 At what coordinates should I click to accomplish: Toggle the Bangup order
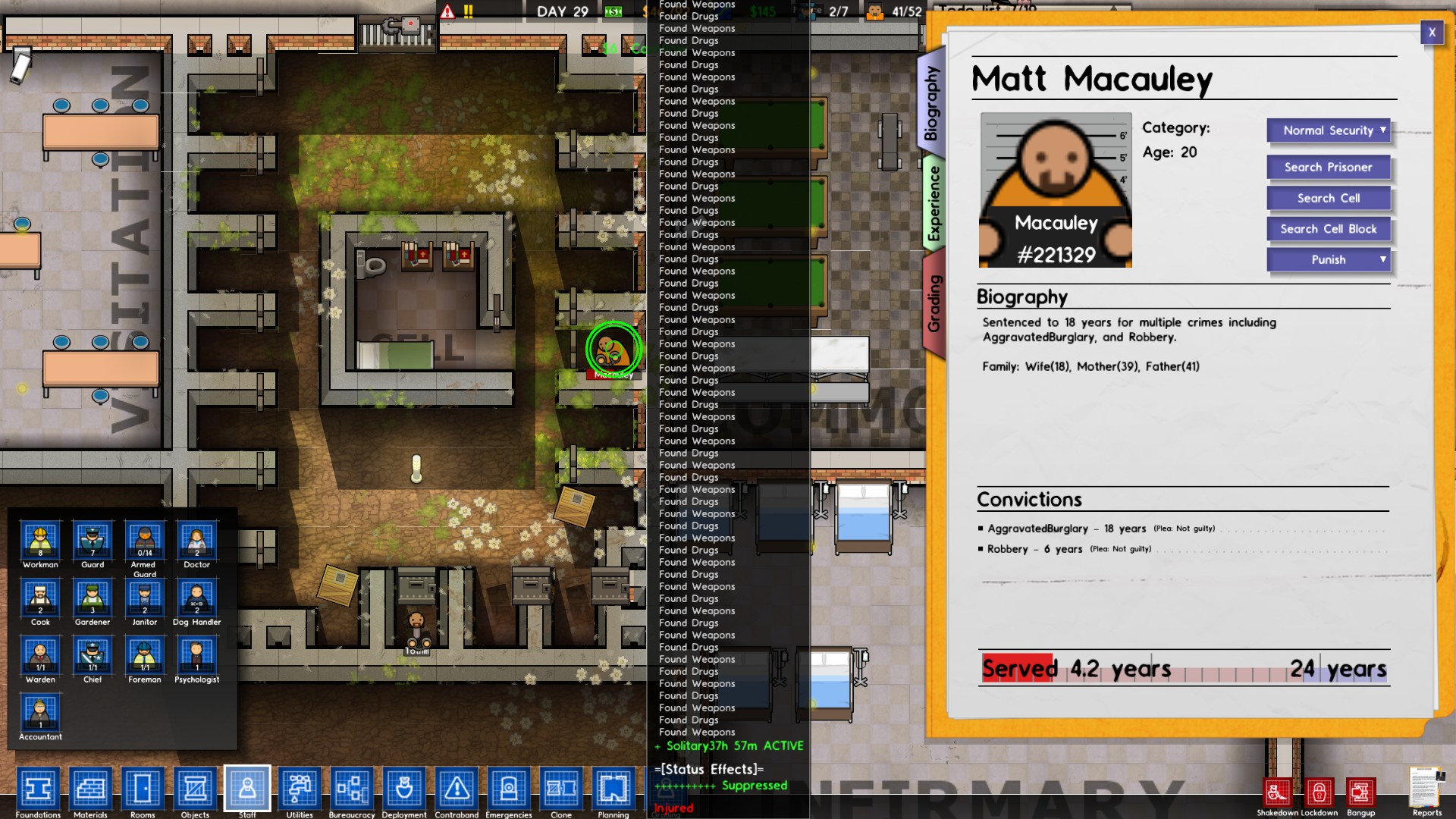click(x=1363, y=793)
